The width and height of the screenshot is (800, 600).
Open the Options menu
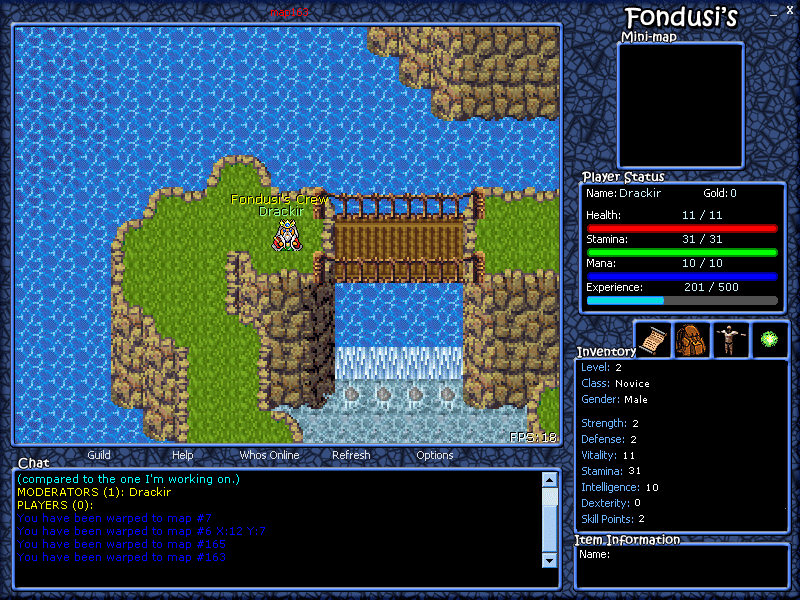tap(435, 455)
